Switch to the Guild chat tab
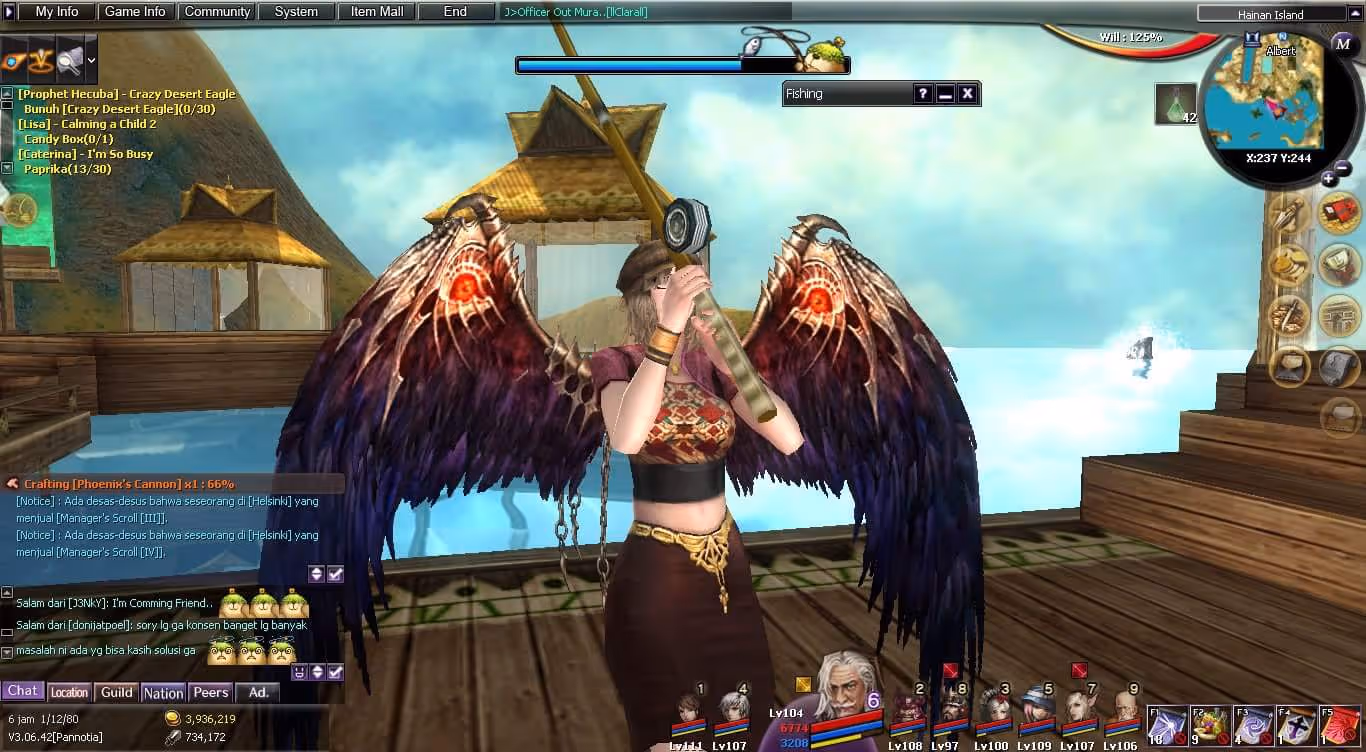The image size is (1366, 752). pyautogui.click(x=117, y=692)
